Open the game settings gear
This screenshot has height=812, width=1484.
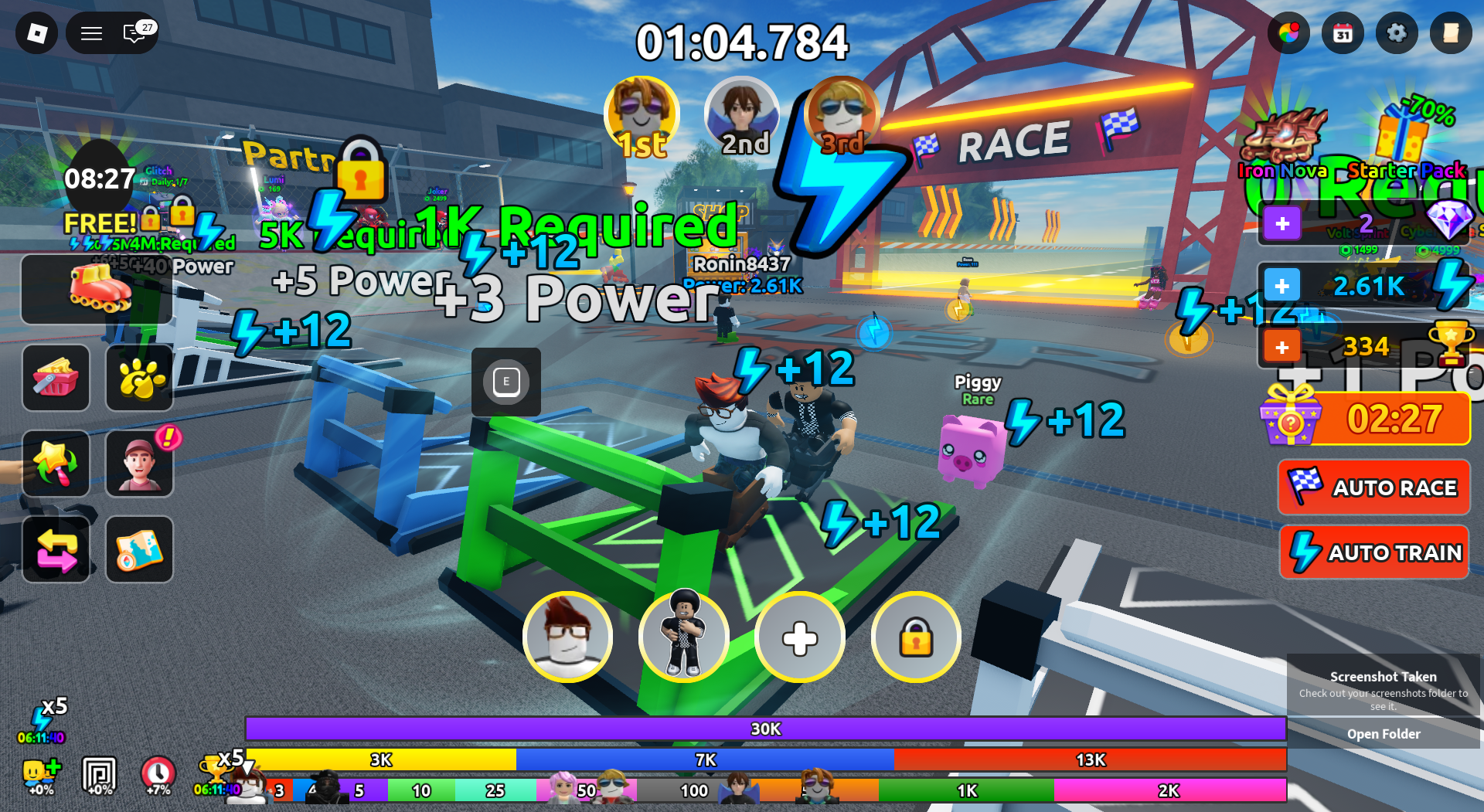click(1397, 33)
